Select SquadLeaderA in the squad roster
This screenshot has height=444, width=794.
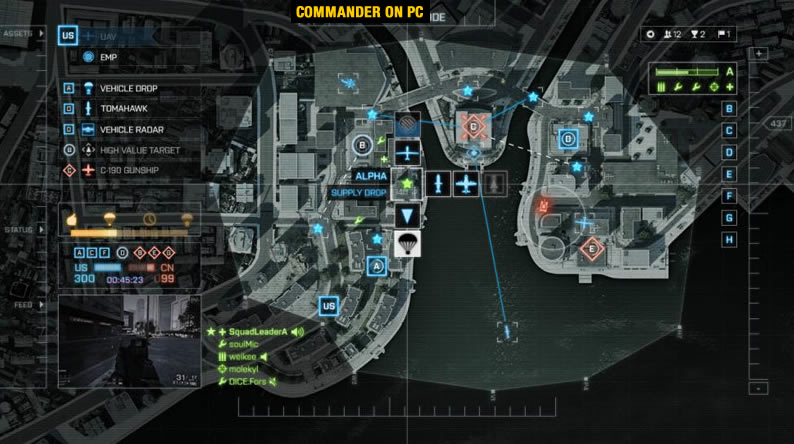pyautogui.click(x=257, y=332)
